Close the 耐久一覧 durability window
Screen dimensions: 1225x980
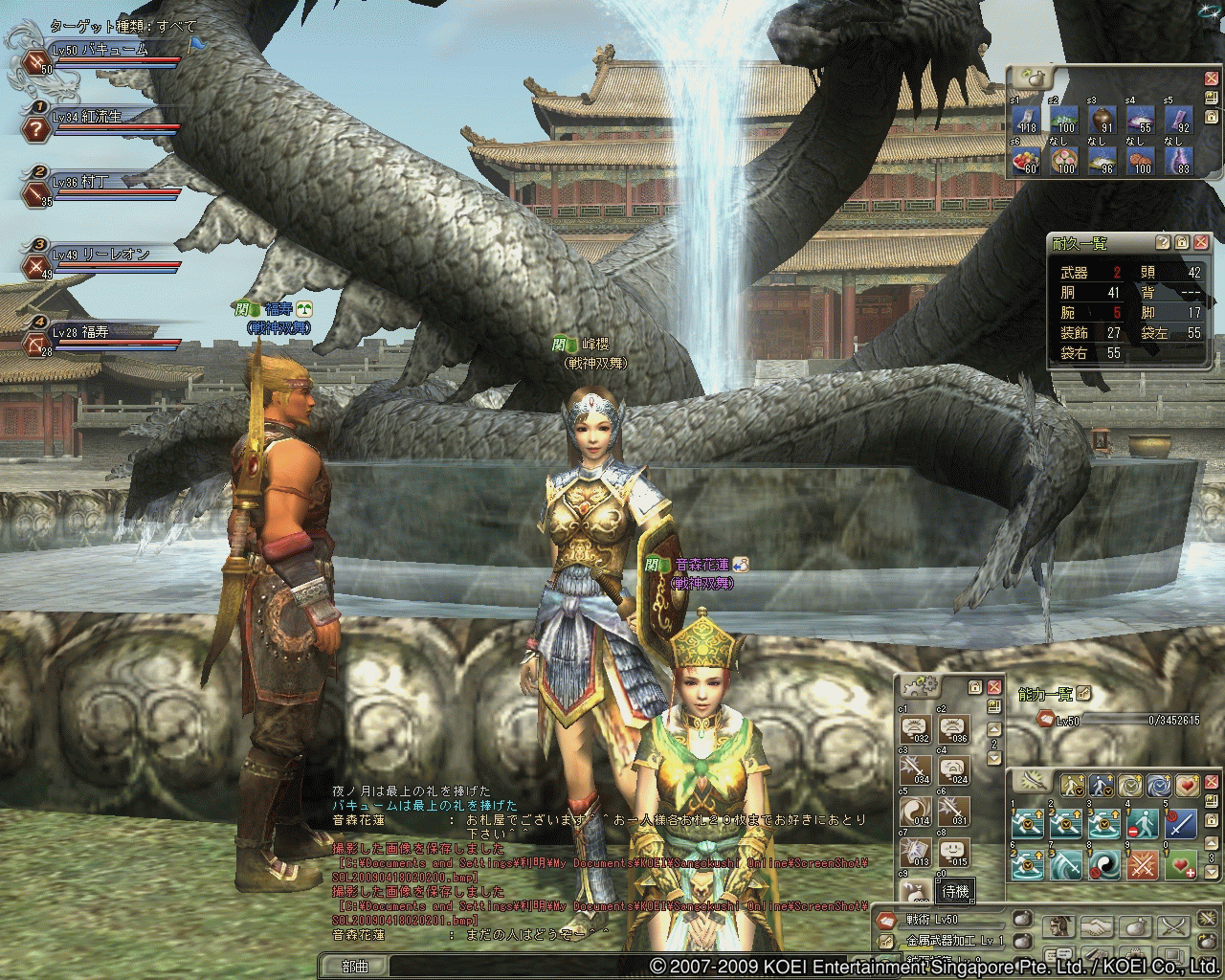click(x=1201, y=243)
